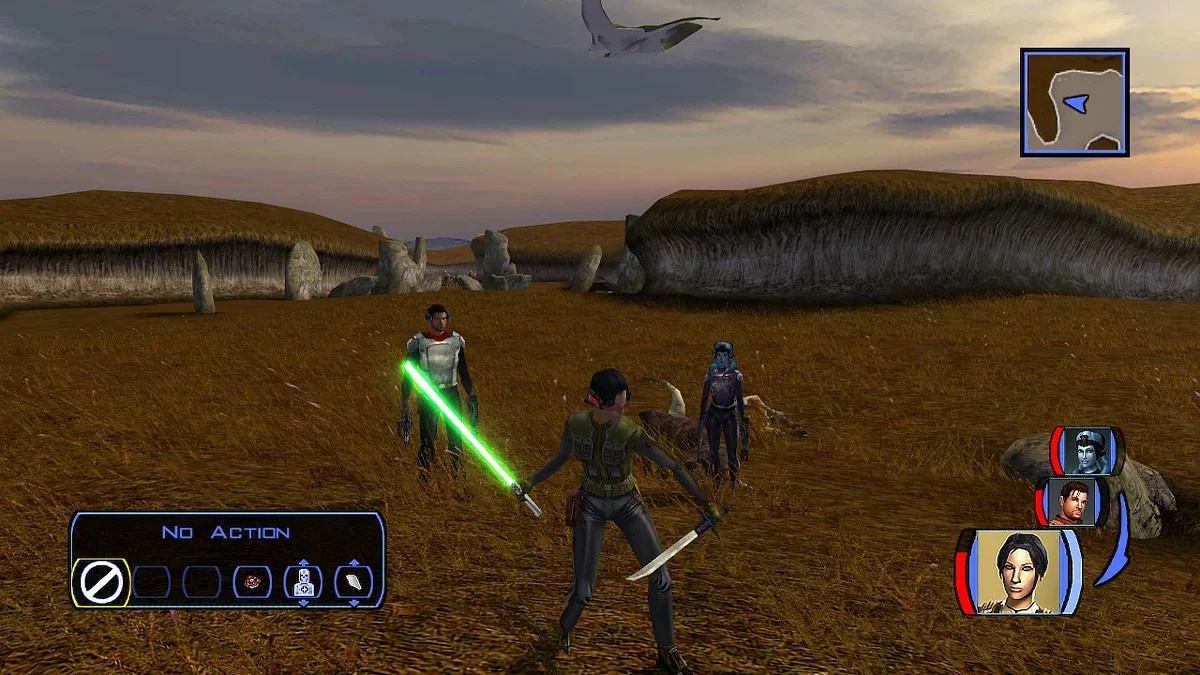Click the down arrow below droid target slot
The height and width of the screenshot is (675, 1200).
pos(303,601)
